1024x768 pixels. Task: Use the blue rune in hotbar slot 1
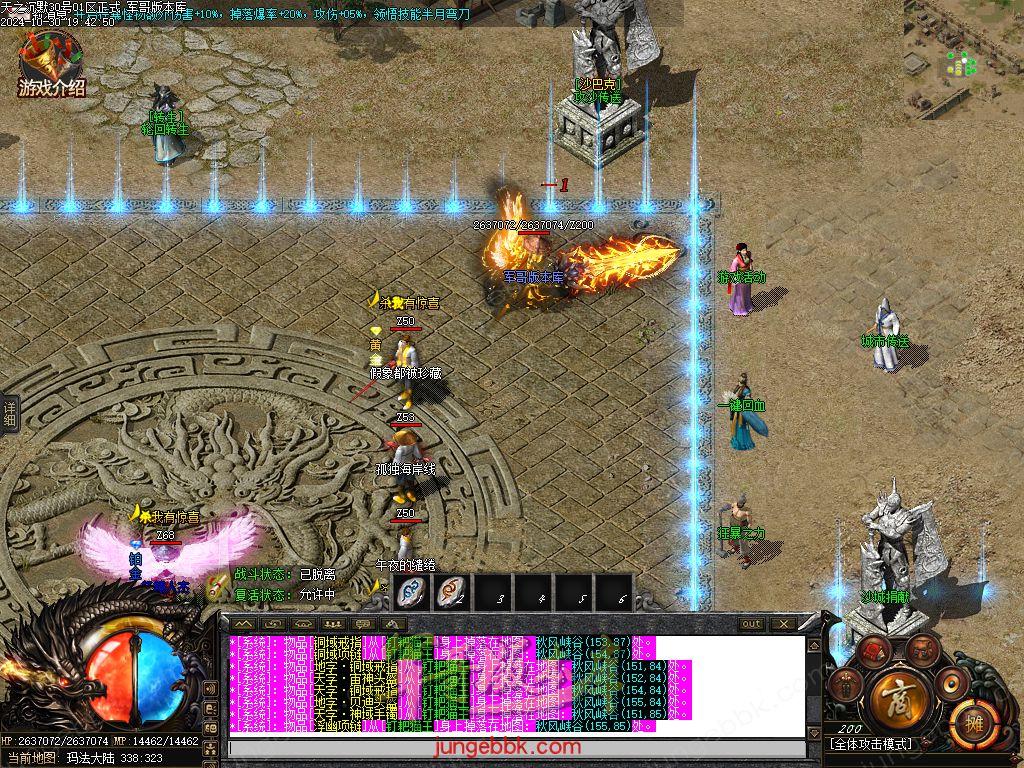412,592
